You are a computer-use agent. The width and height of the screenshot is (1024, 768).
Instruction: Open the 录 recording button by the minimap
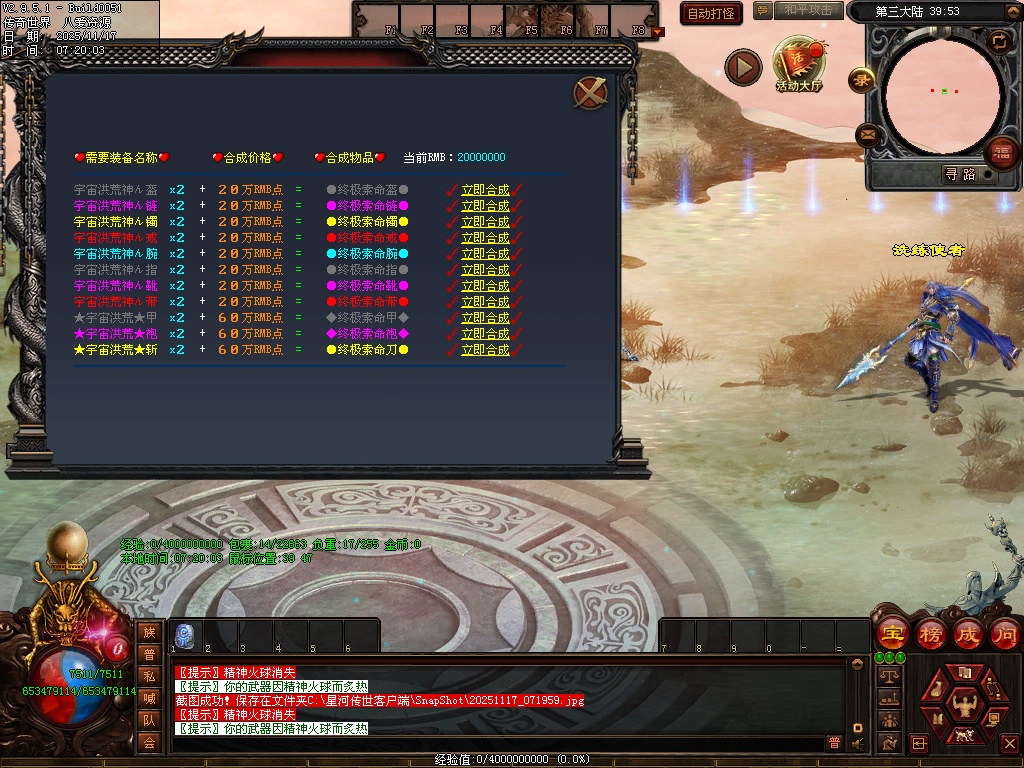coord(860,79)
